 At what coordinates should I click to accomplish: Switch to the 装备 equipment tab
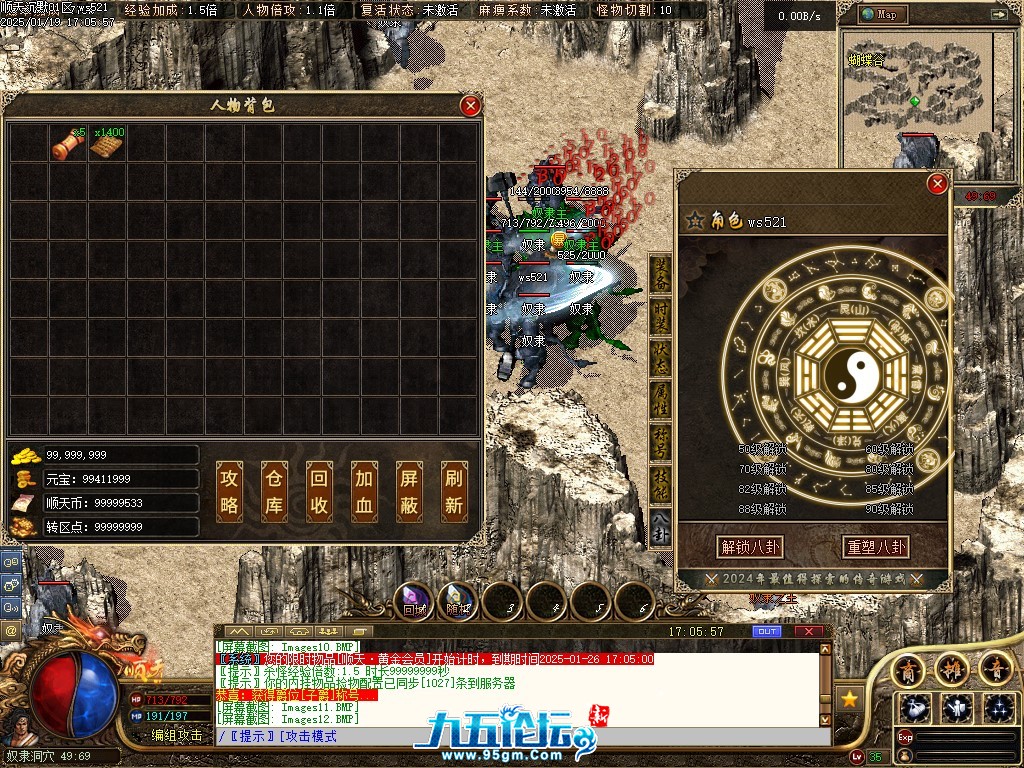(661, 274)
